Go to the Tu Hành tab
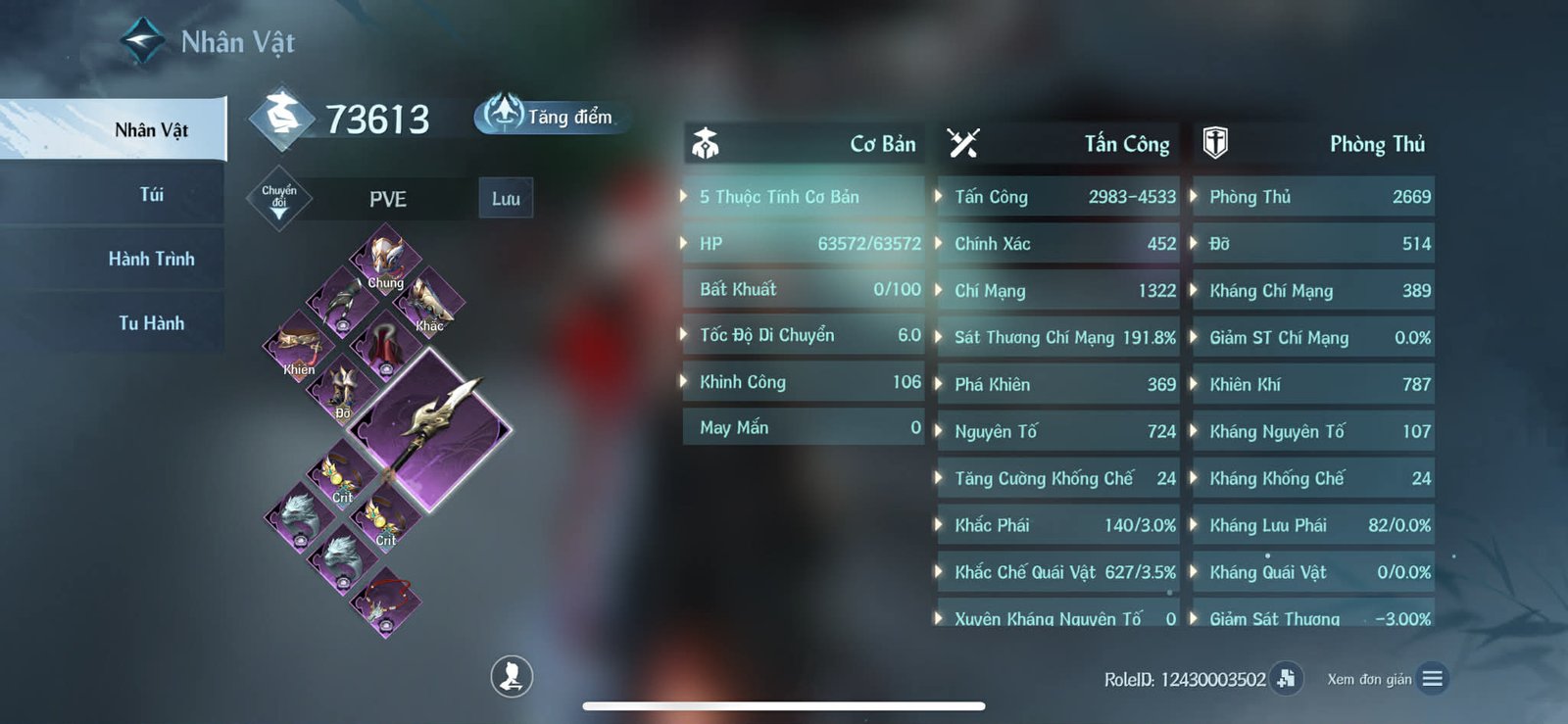Screen dimensions: 1568x724 tap(151, 322)
